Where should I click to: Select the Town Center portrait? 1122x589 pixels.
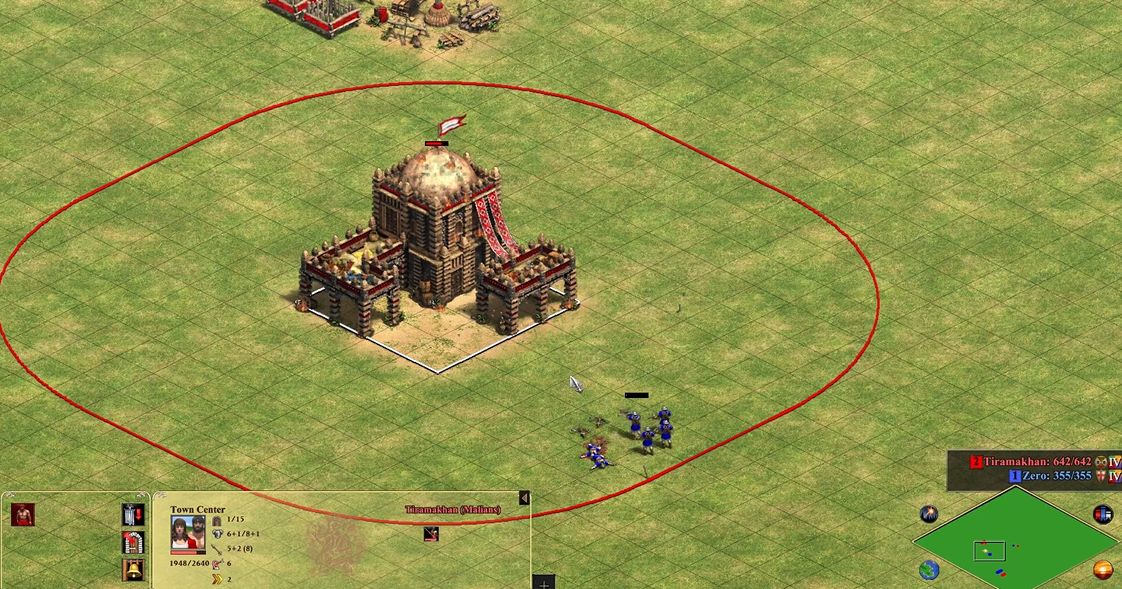[187, 534]
